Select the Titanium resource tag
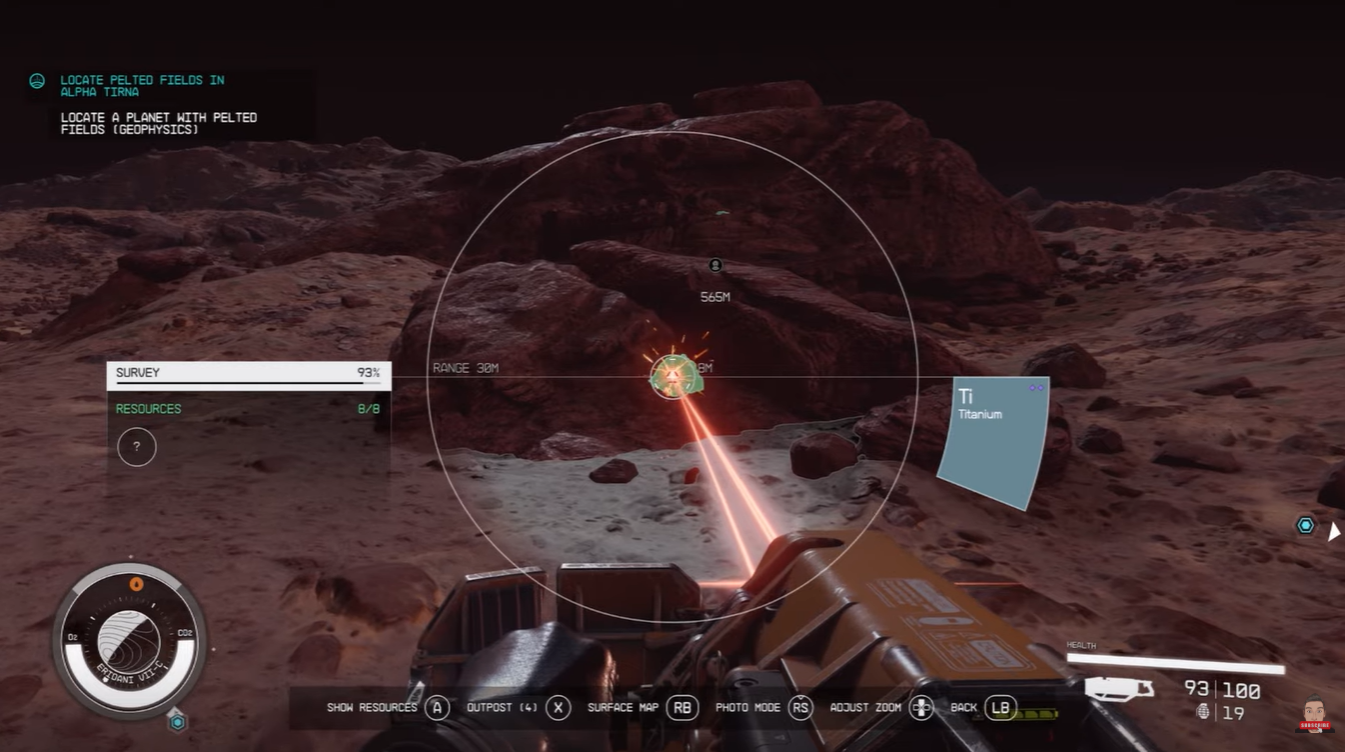The width and height of the screenshot is (1345, 752). click(x=993, y=440)
